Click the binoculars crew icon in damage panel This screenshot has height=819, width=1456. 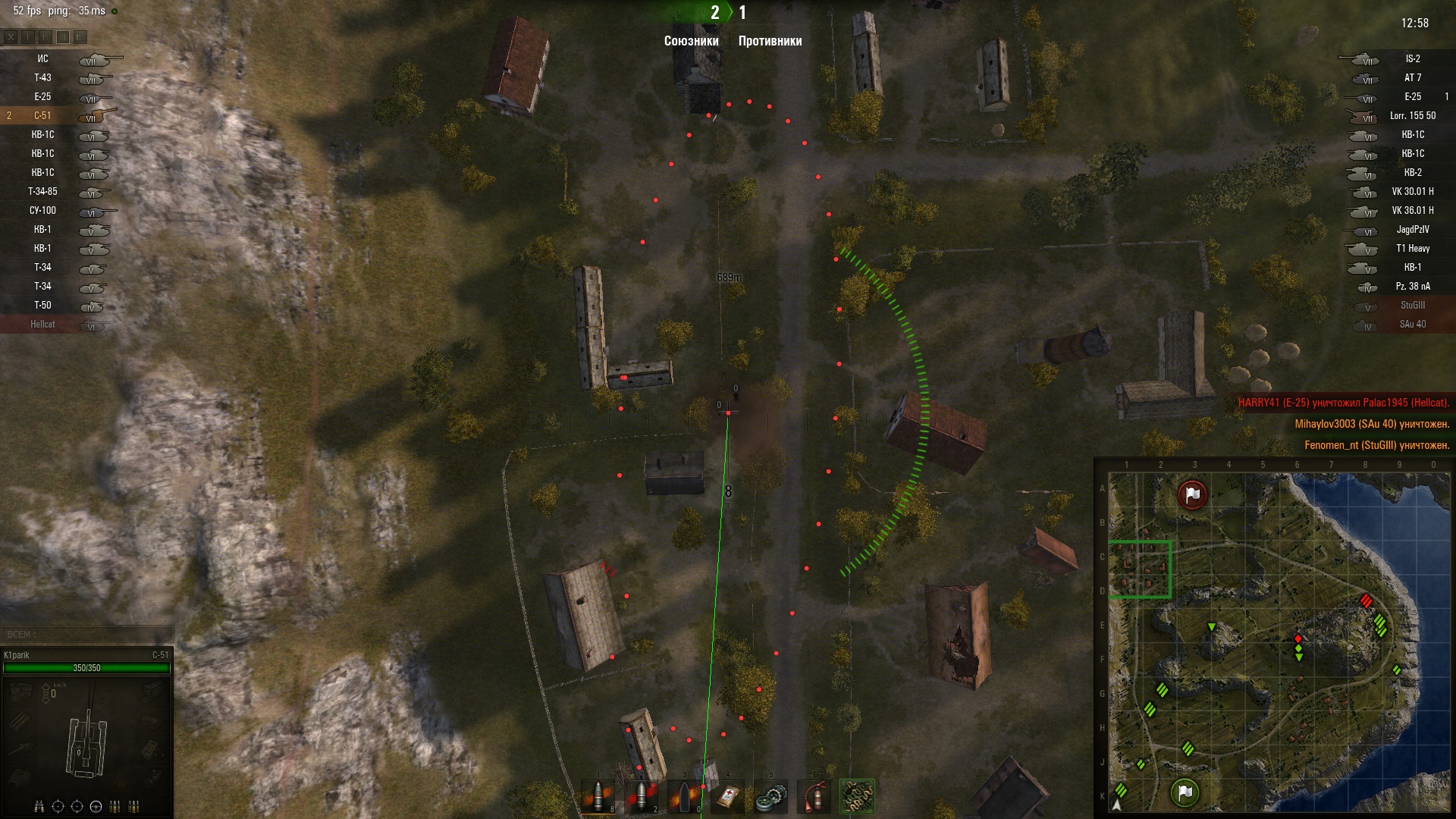(x=39, y=806)
